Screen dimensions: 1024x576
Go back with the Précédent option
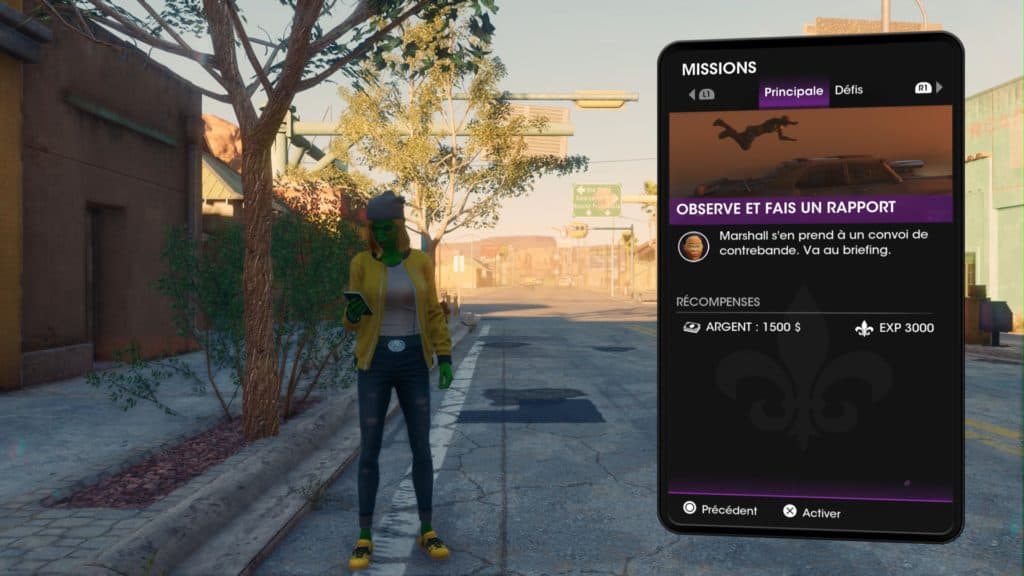click(x=719, y=511)
